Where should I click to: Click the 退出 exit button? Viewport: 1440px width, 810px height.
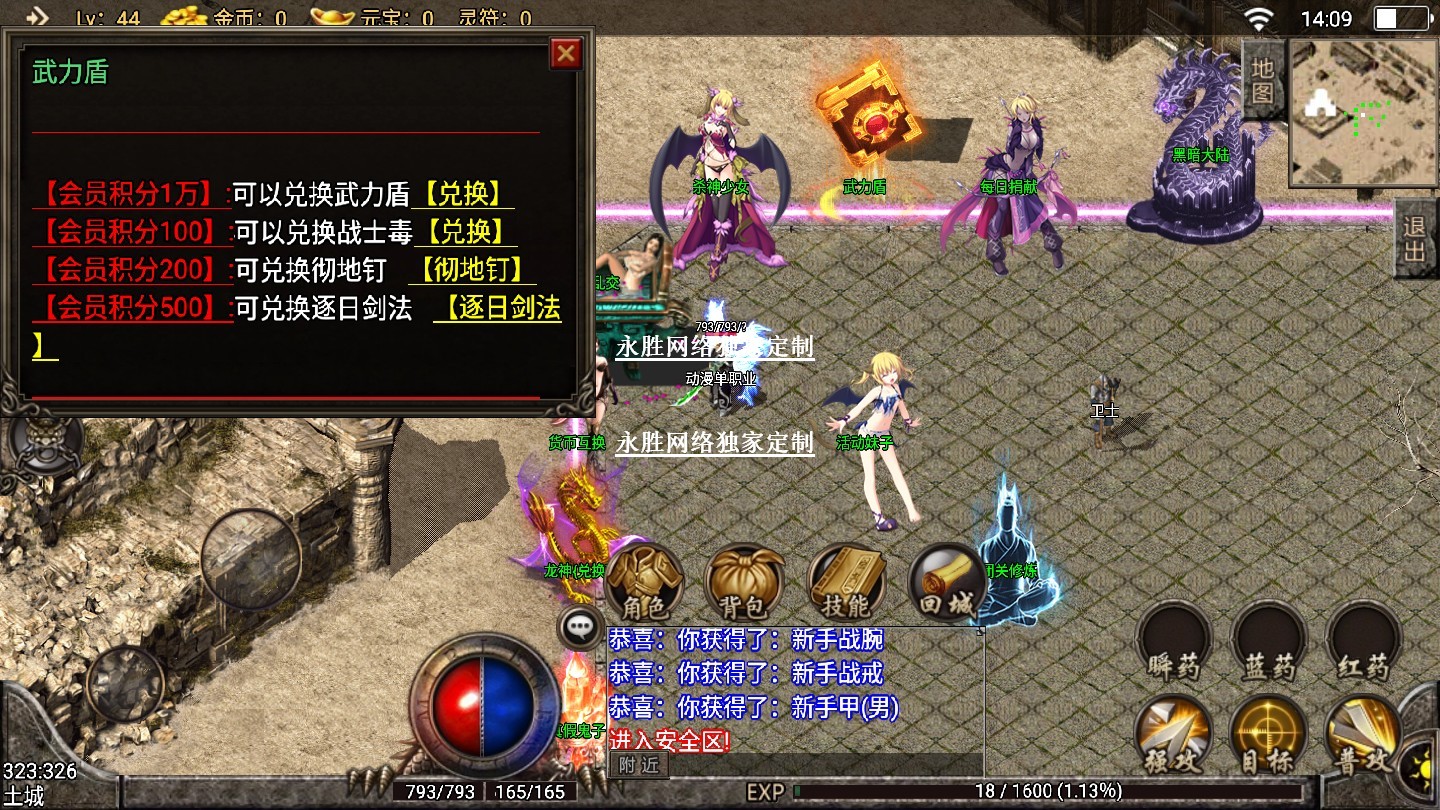click(1416, 239)
